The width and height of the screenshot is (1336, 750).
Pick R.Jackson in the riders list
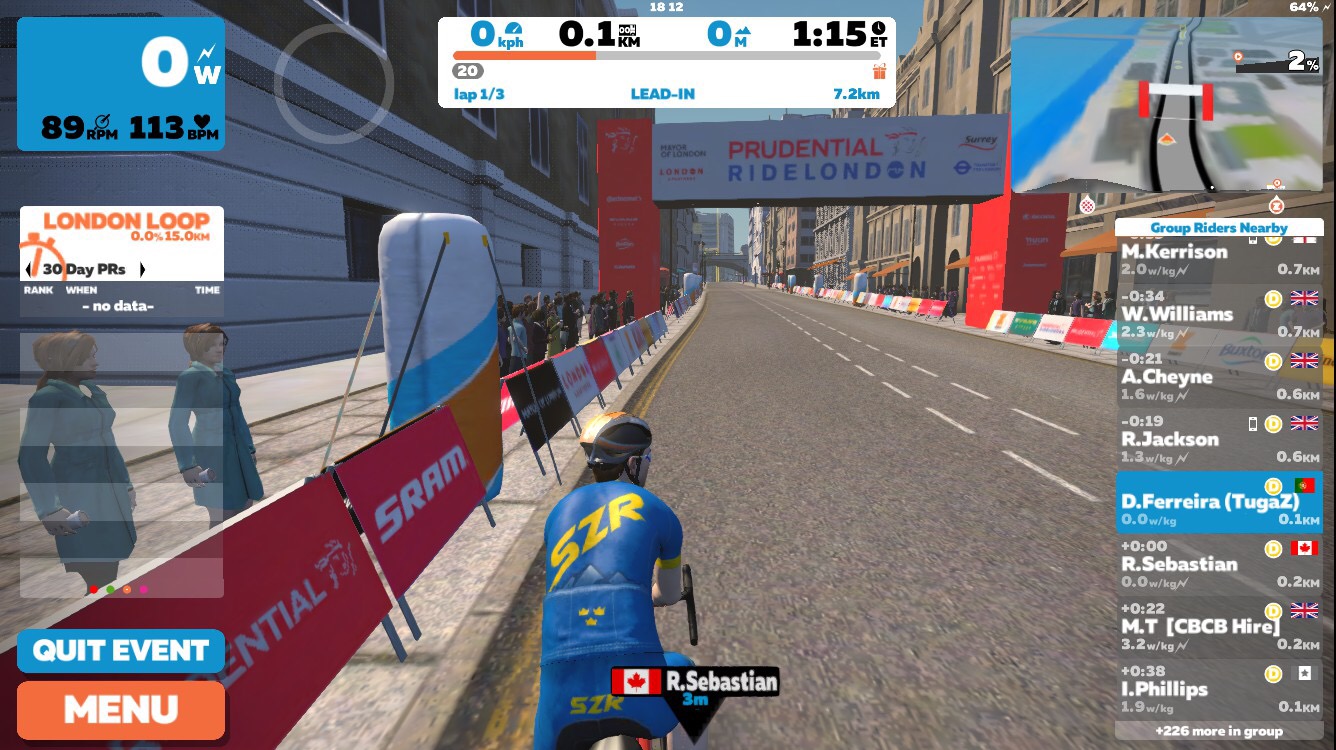point(1218,439)
